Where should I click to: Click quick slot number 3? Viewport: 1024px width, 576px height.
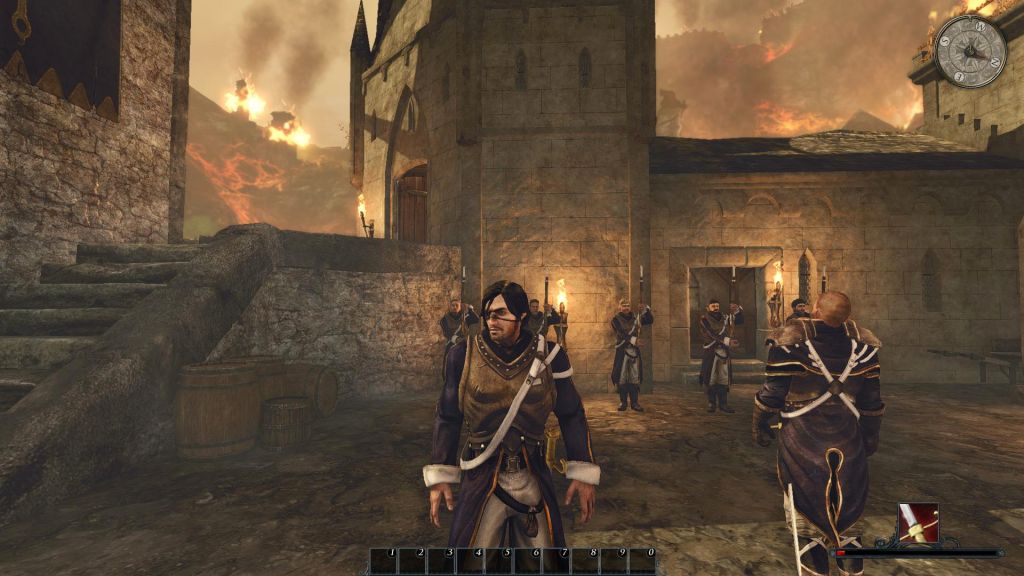coord(442,560)
